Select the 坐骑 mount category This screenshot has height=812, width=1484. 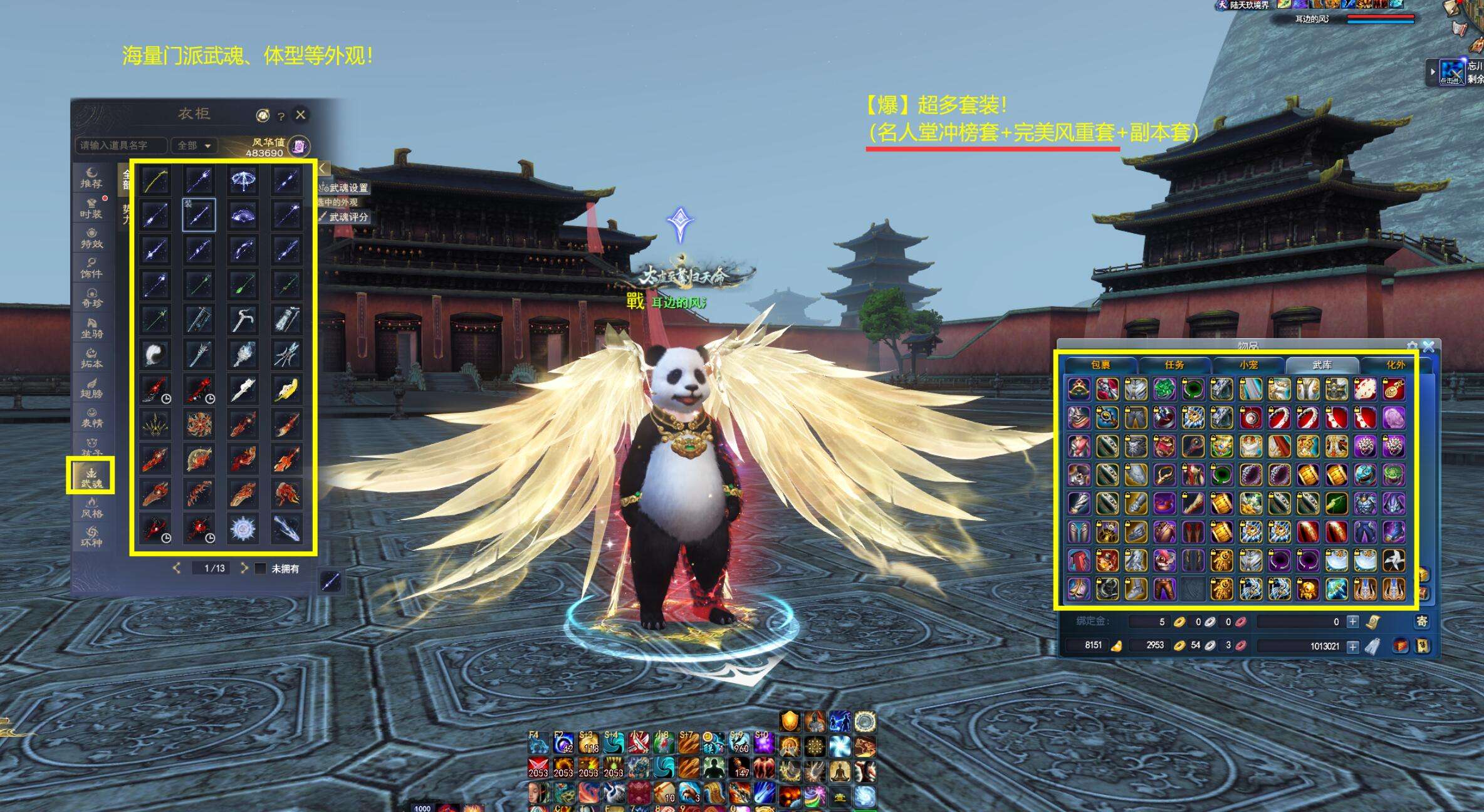coord(91,328)
